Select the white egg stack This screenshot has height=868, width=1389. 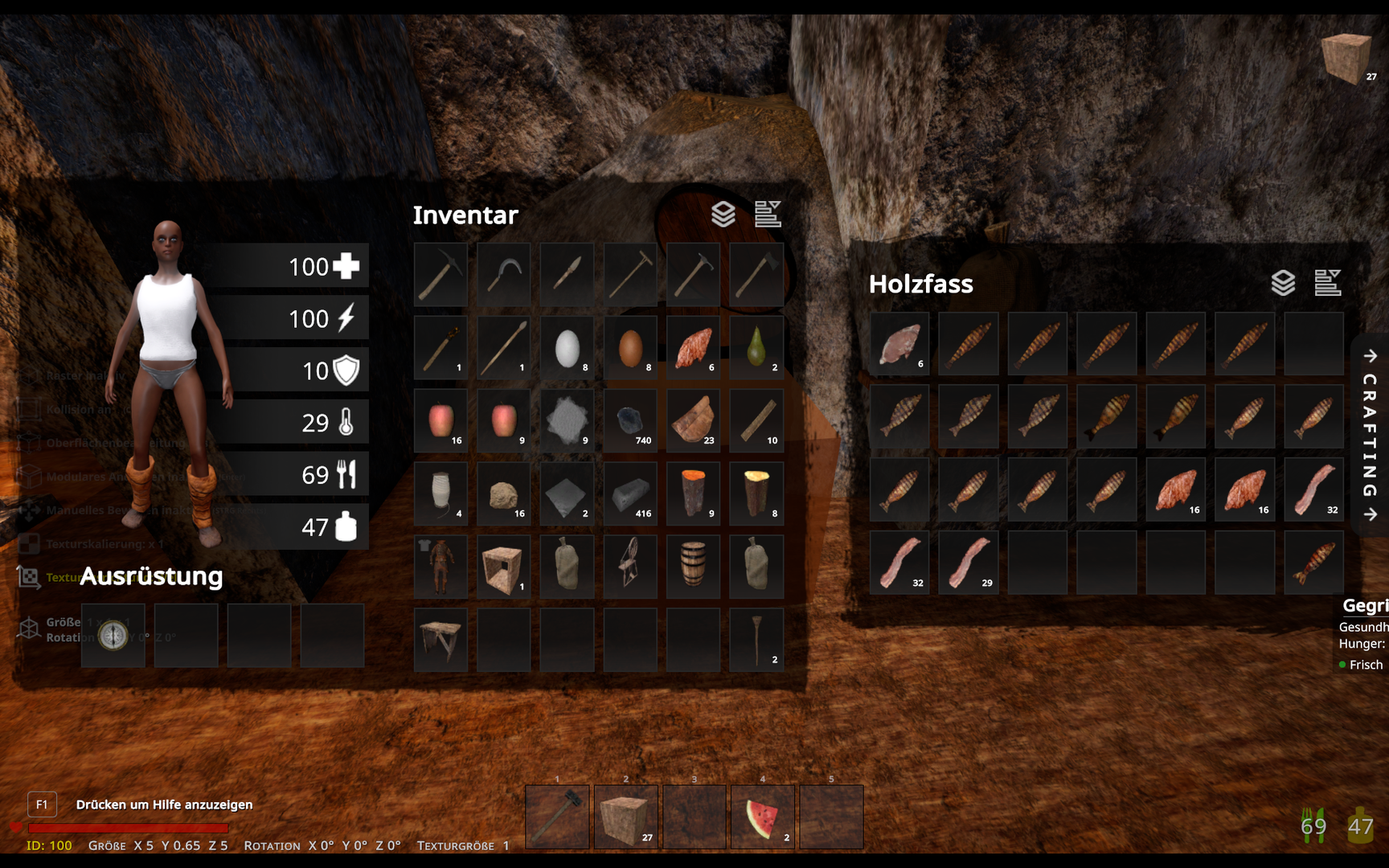click(567, 348)
